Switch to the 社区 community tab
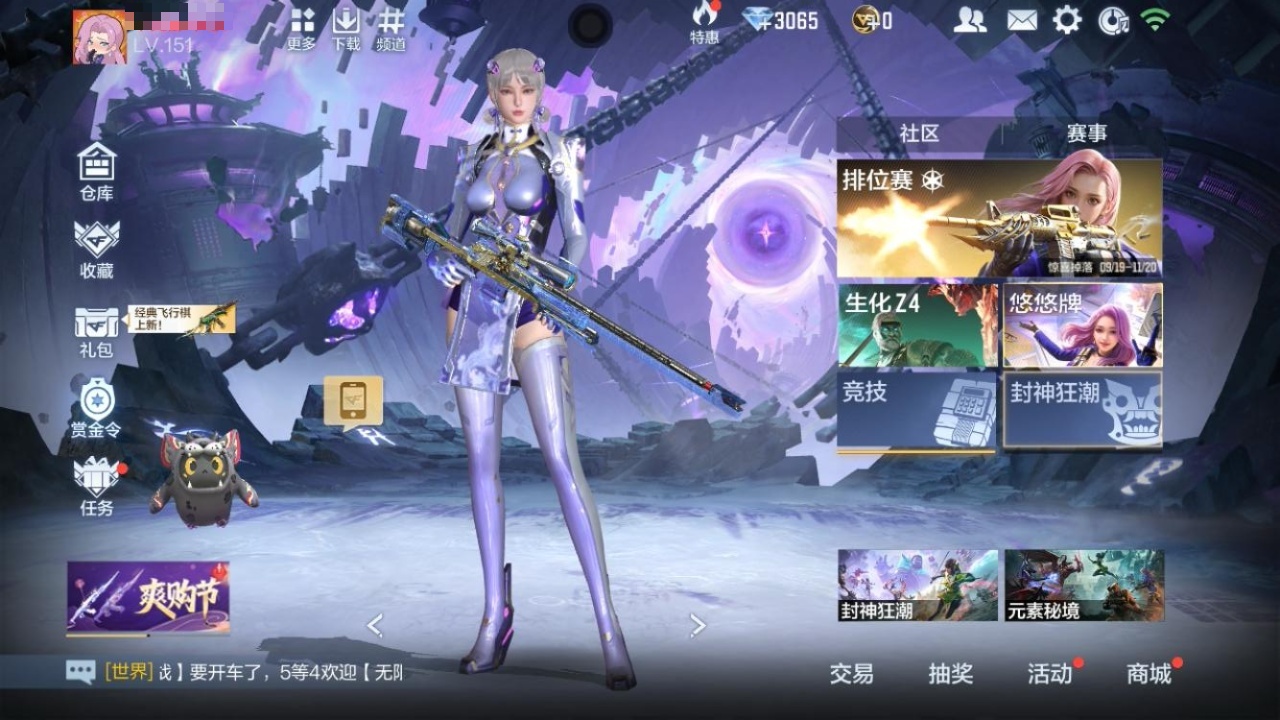 click(x=919, y=134)
